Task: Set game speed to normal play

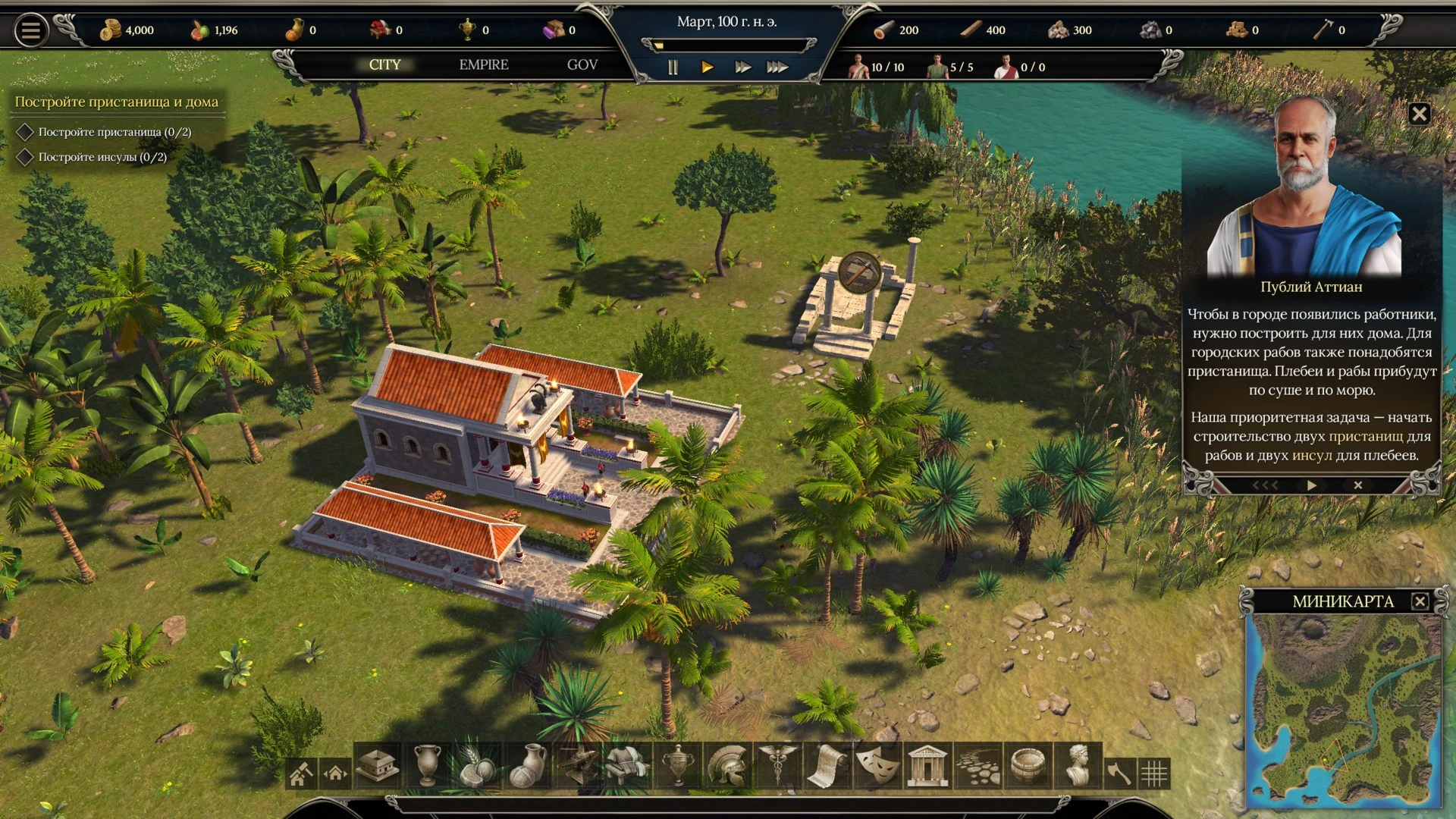Action: click(x=707, y=67)
